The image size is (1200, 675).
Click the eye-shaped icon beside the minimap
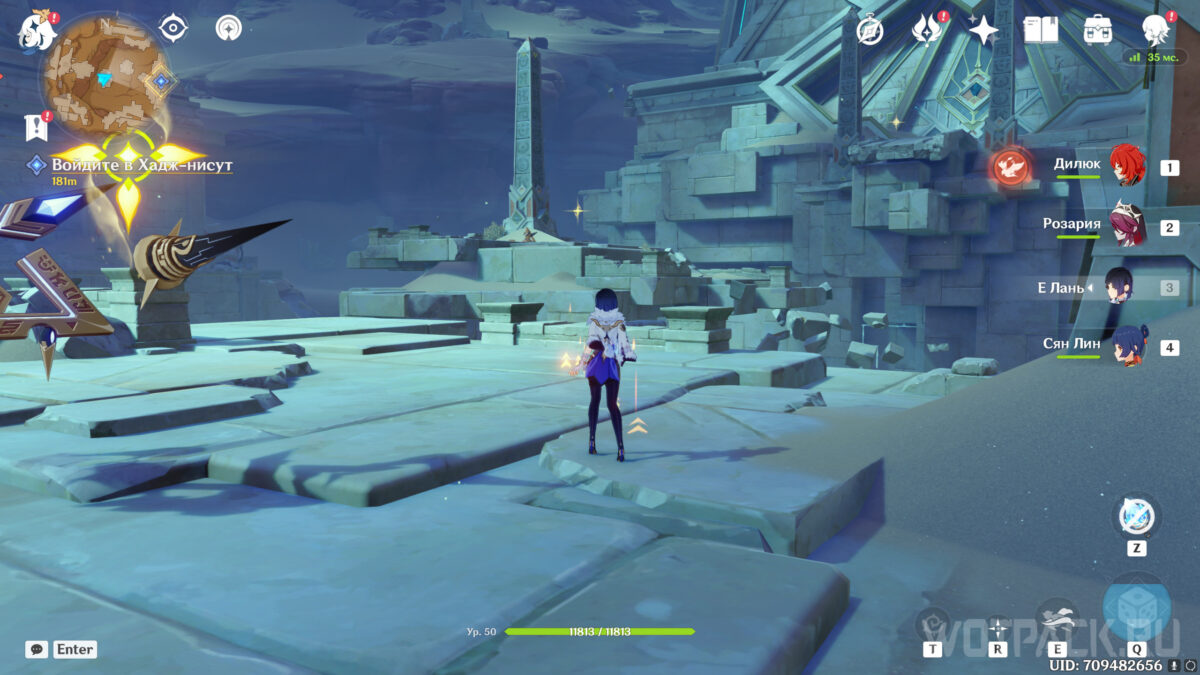coord(174,28)
